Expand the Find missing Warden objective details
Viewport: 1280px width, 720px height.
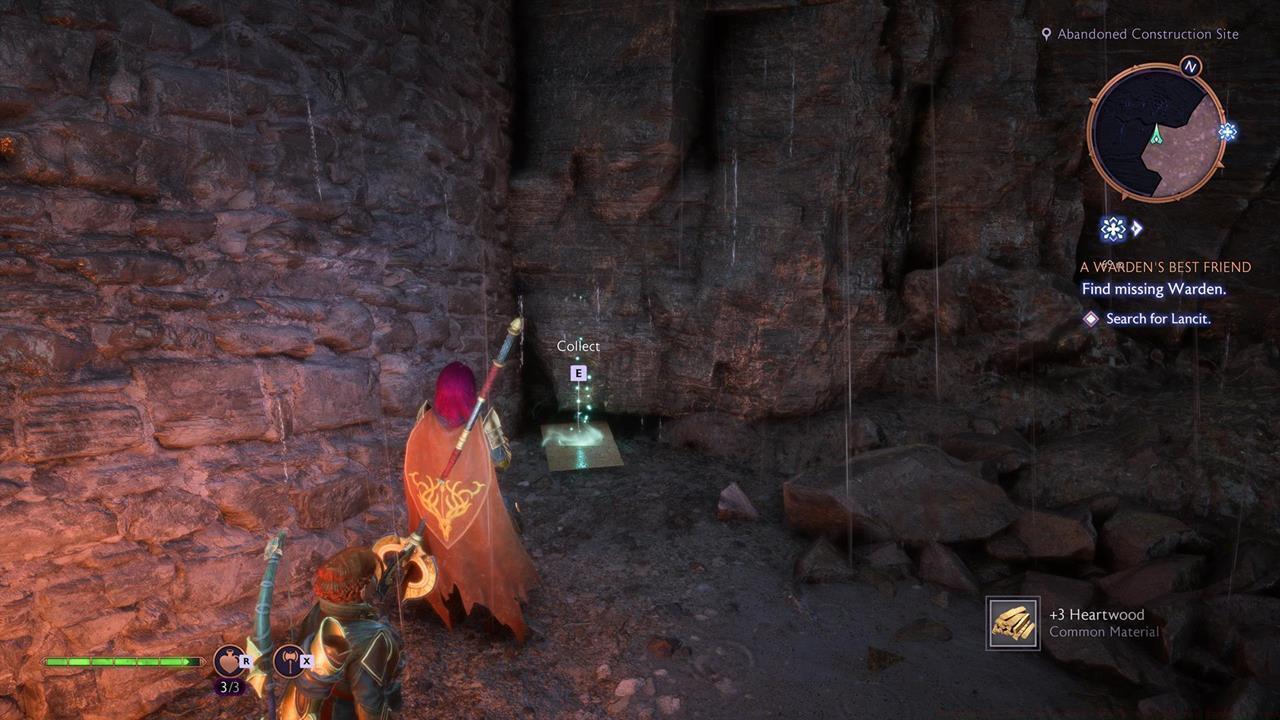click(x=1154, y=289)
